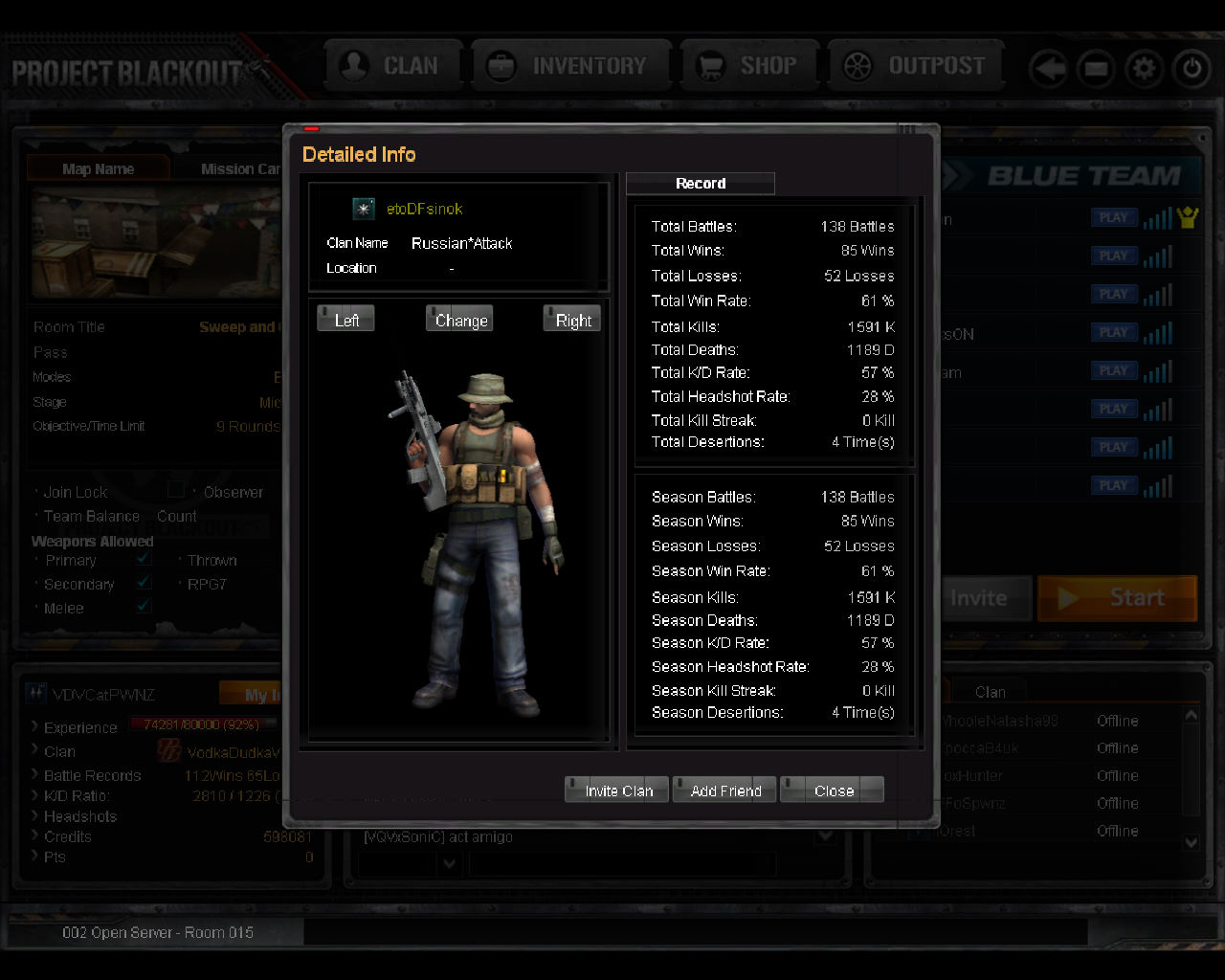Image resolution: width=1225 pixels, height=980 pixels.
Task: Start the match
Action: click(1118, 598)
